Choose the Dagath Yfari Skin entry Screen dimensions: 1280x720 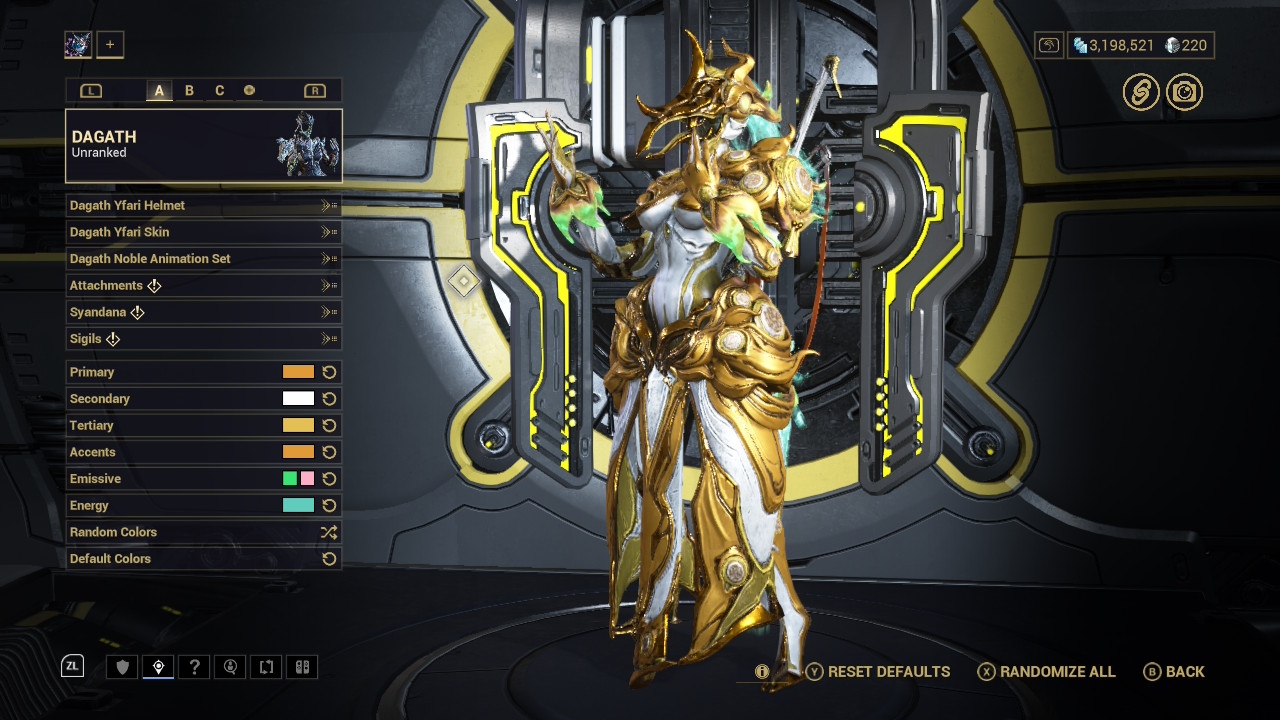203,232
